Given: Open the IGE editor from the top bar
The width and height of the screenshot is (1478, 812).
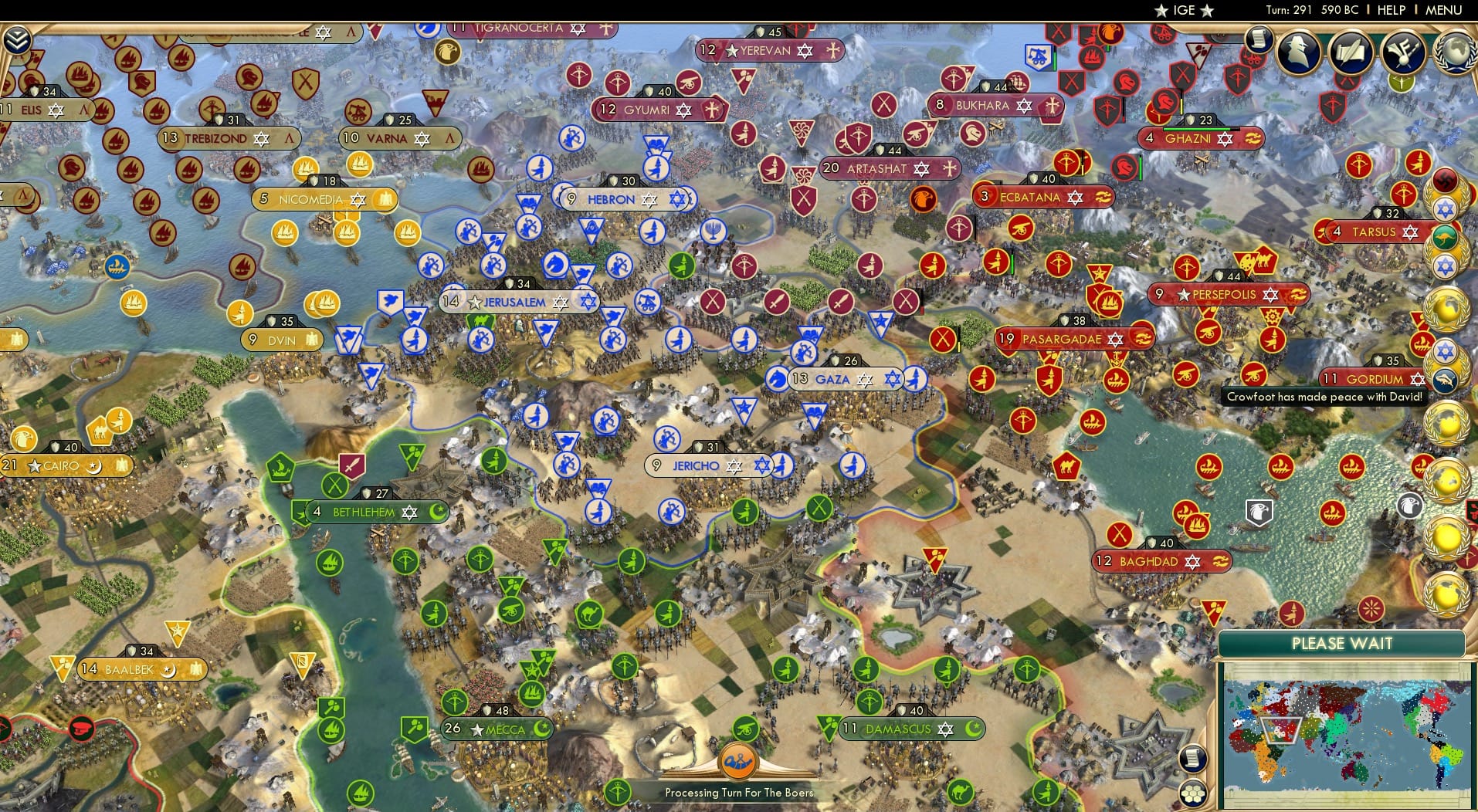Looking at the screenshot, I should 1183,11.
